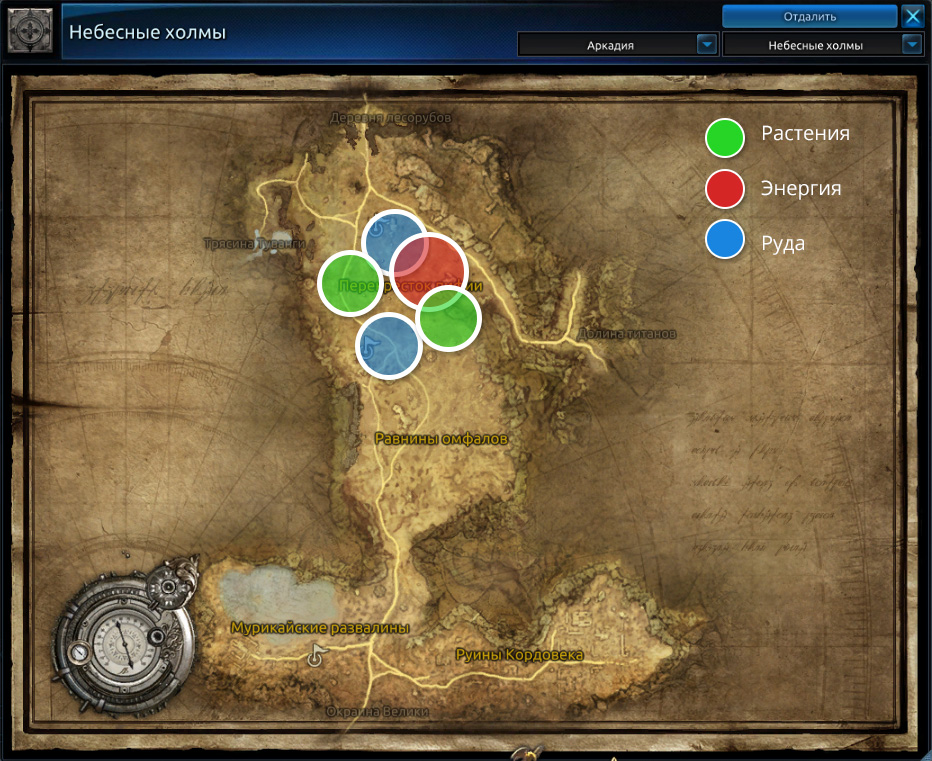This screenshot has height=761, width=932.
Task: Select the Окраина Велики map label
Action: coord(377,712)
